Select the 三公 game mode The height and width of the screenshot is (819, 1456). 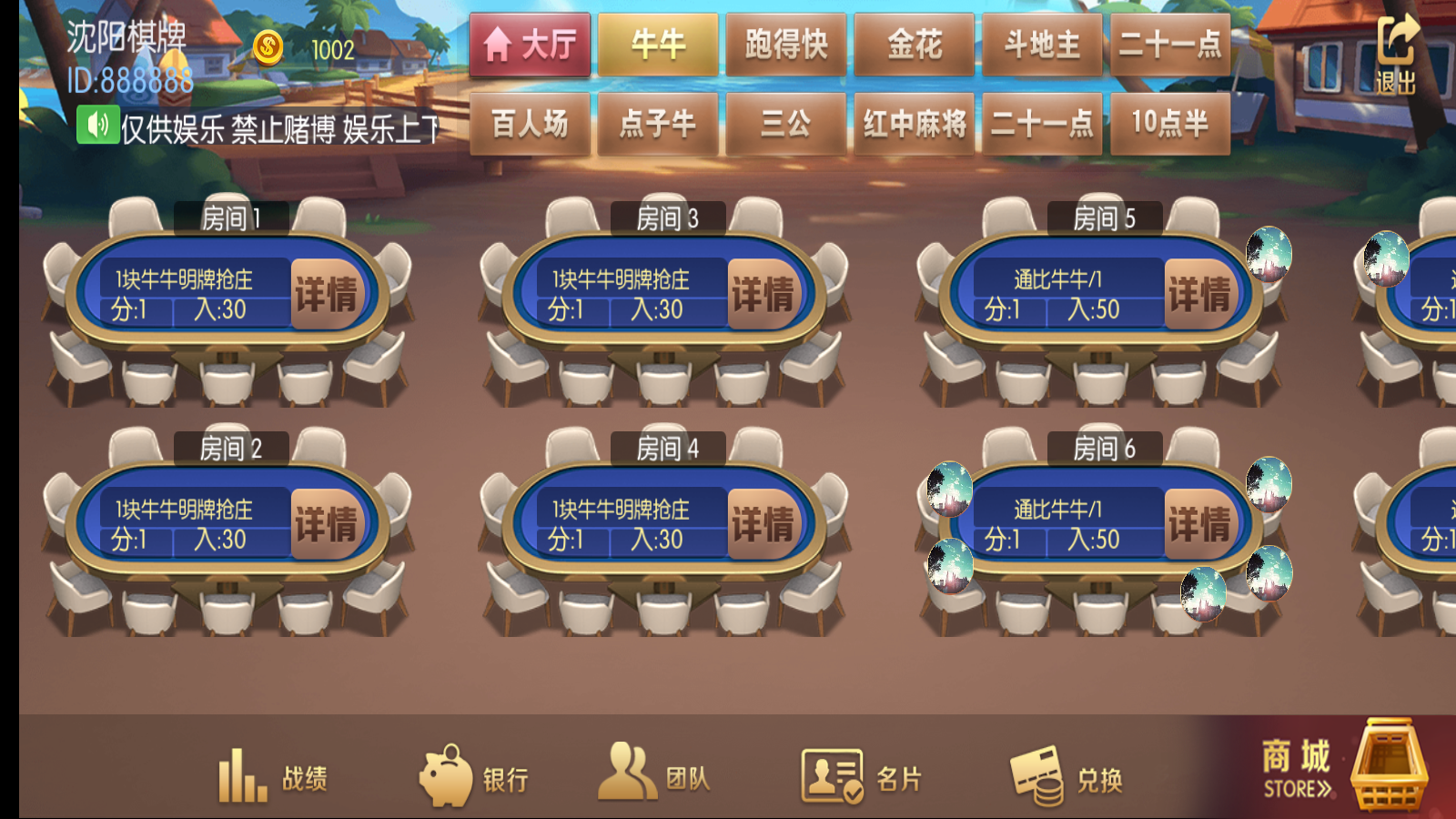(786, 125)
